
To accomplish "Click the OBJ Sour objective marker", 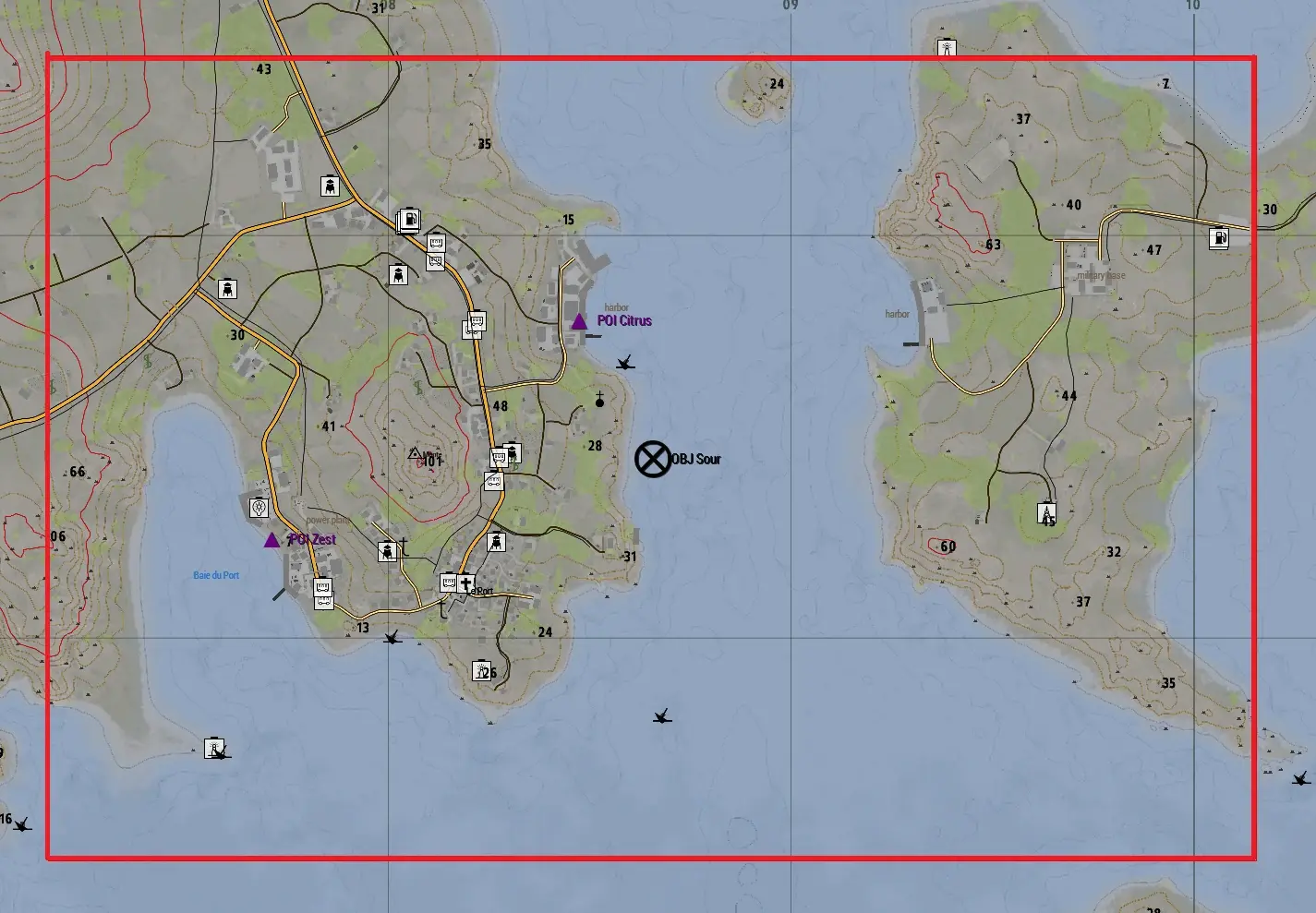I will pyautogui.click(x=654, y=459).
